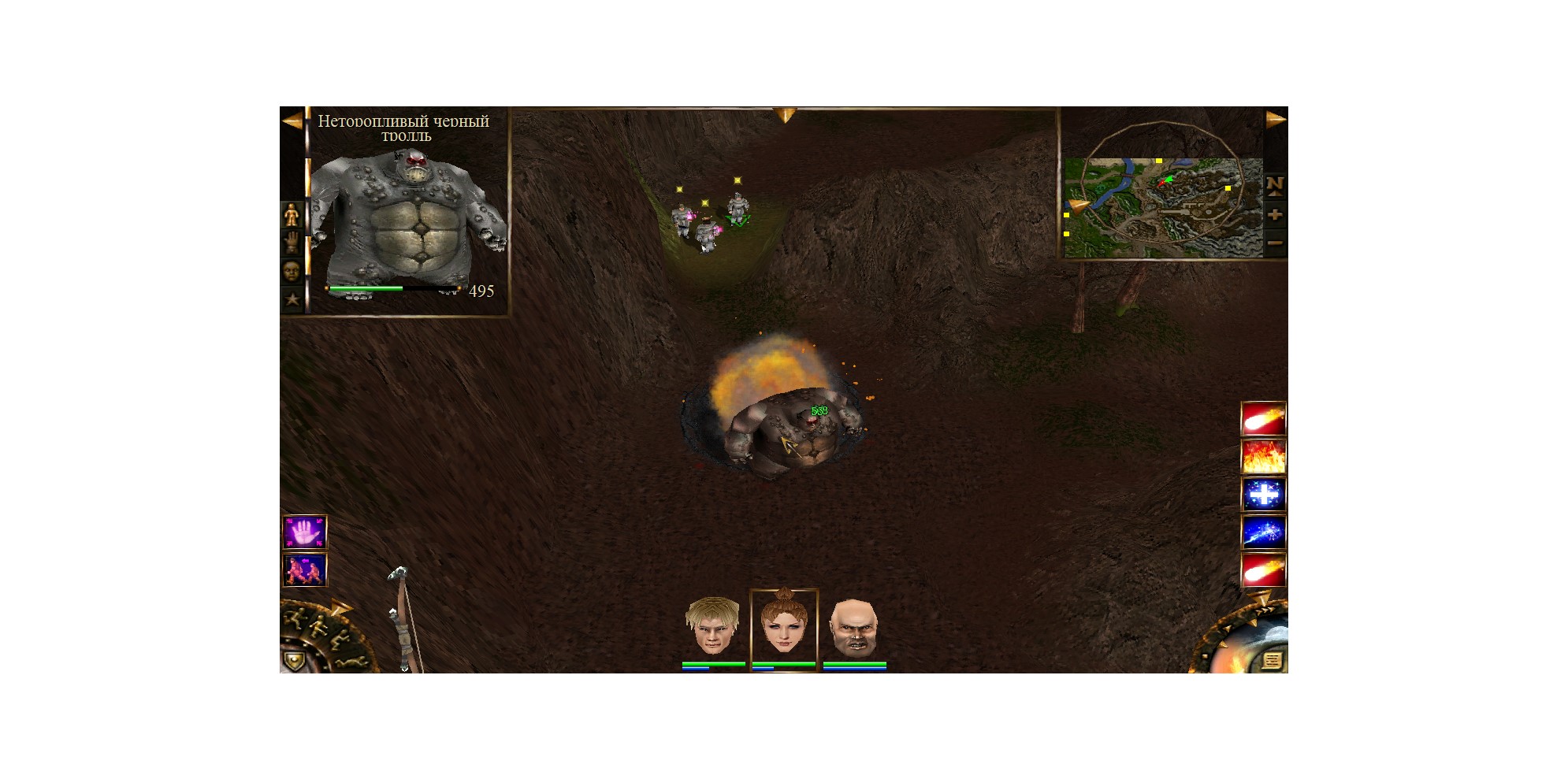This screenshot has height=779, width=1568.
Task: Activate the wall of flames spell
Action: coord(1263,457)
